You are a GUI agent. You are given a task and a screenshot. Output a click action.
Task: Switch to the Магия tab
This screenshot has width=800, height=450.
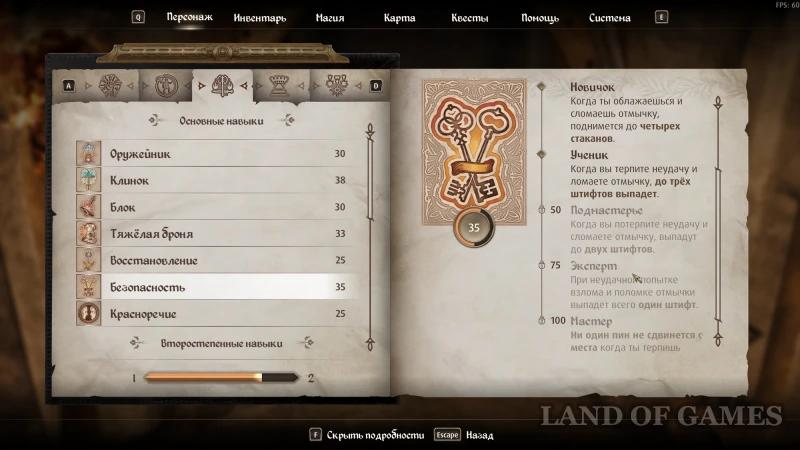click(329, 18)
